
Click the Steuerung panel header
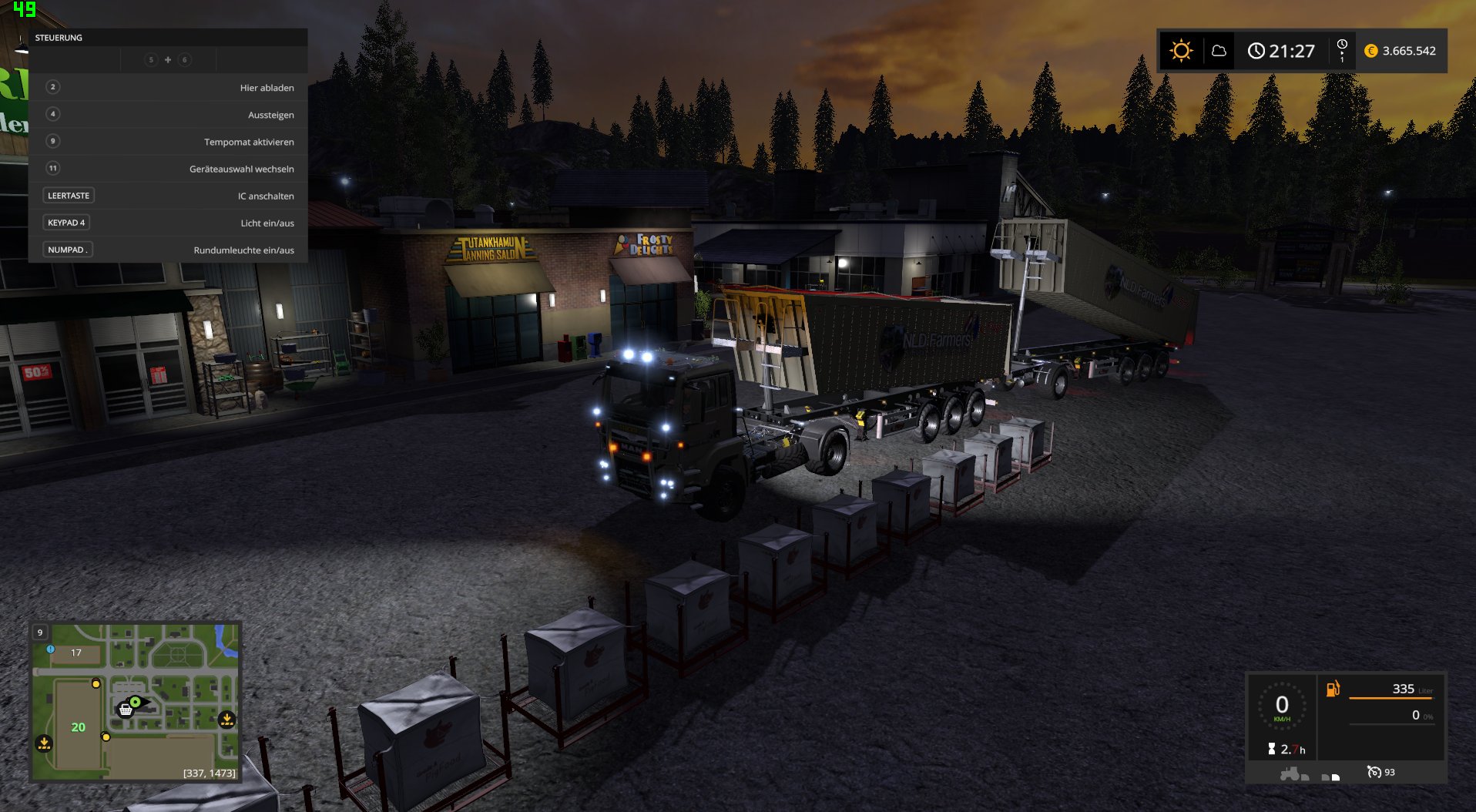point(168,38)
